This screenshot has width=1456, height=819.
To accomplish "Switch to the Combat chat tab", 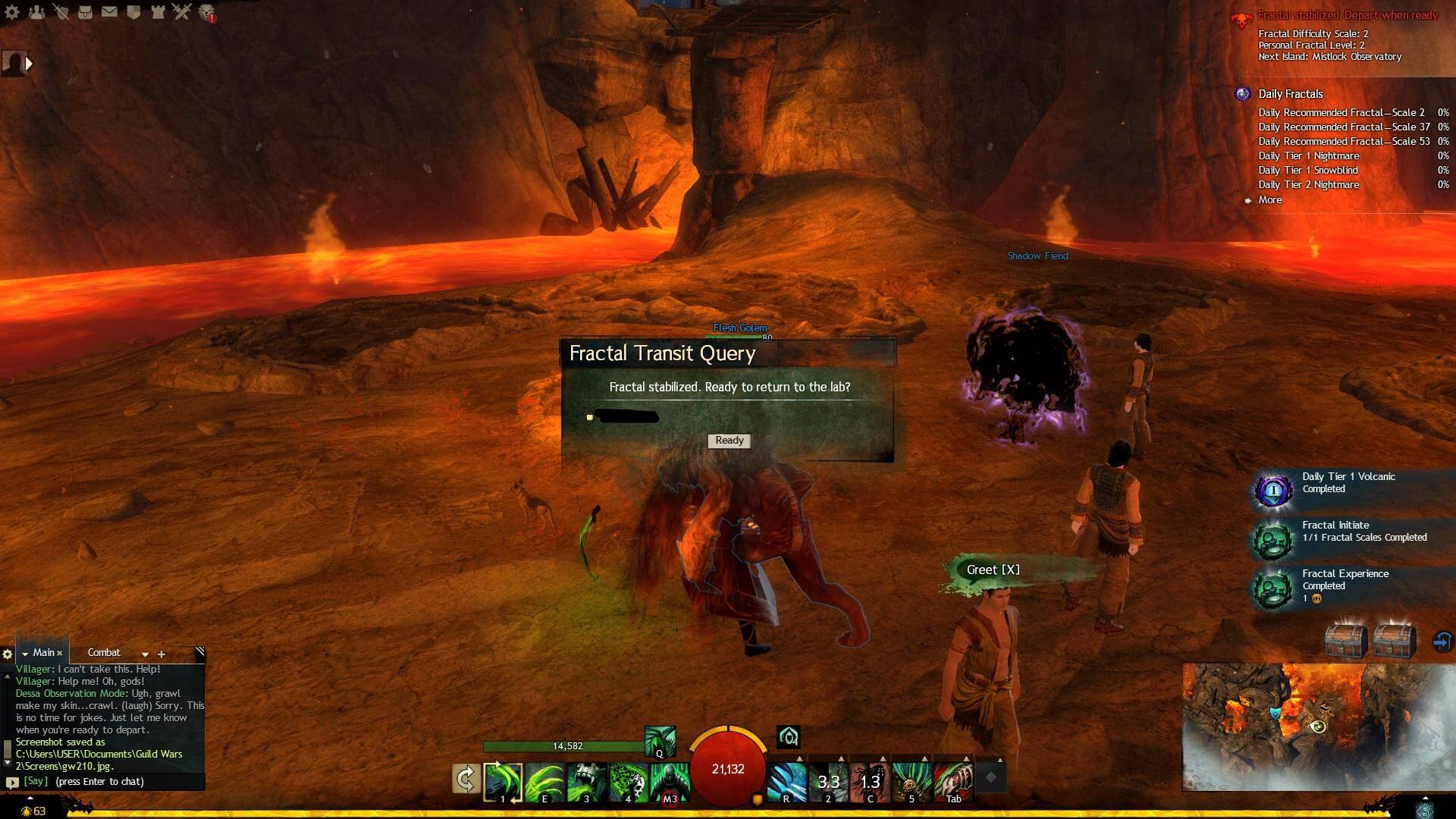I will [104, 652].
